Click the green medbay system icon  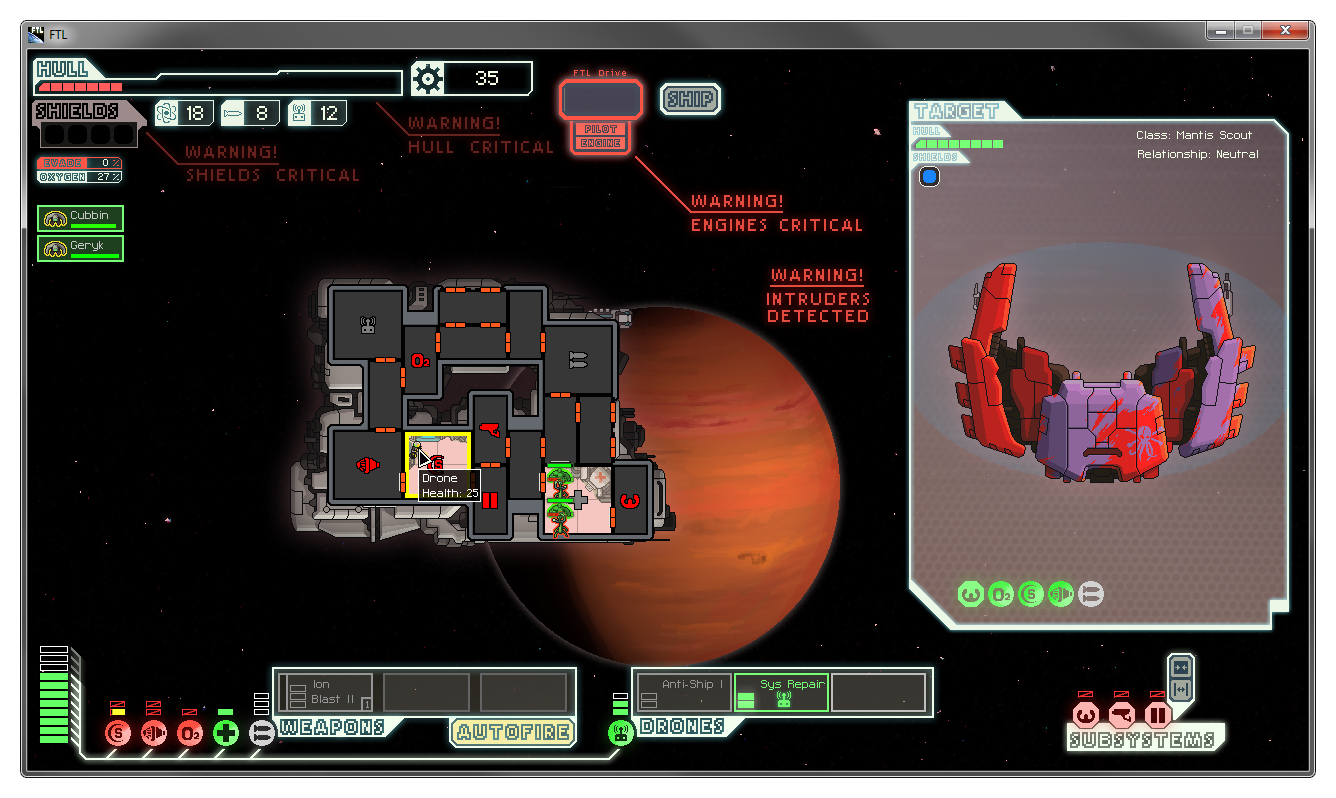(226, 733)
